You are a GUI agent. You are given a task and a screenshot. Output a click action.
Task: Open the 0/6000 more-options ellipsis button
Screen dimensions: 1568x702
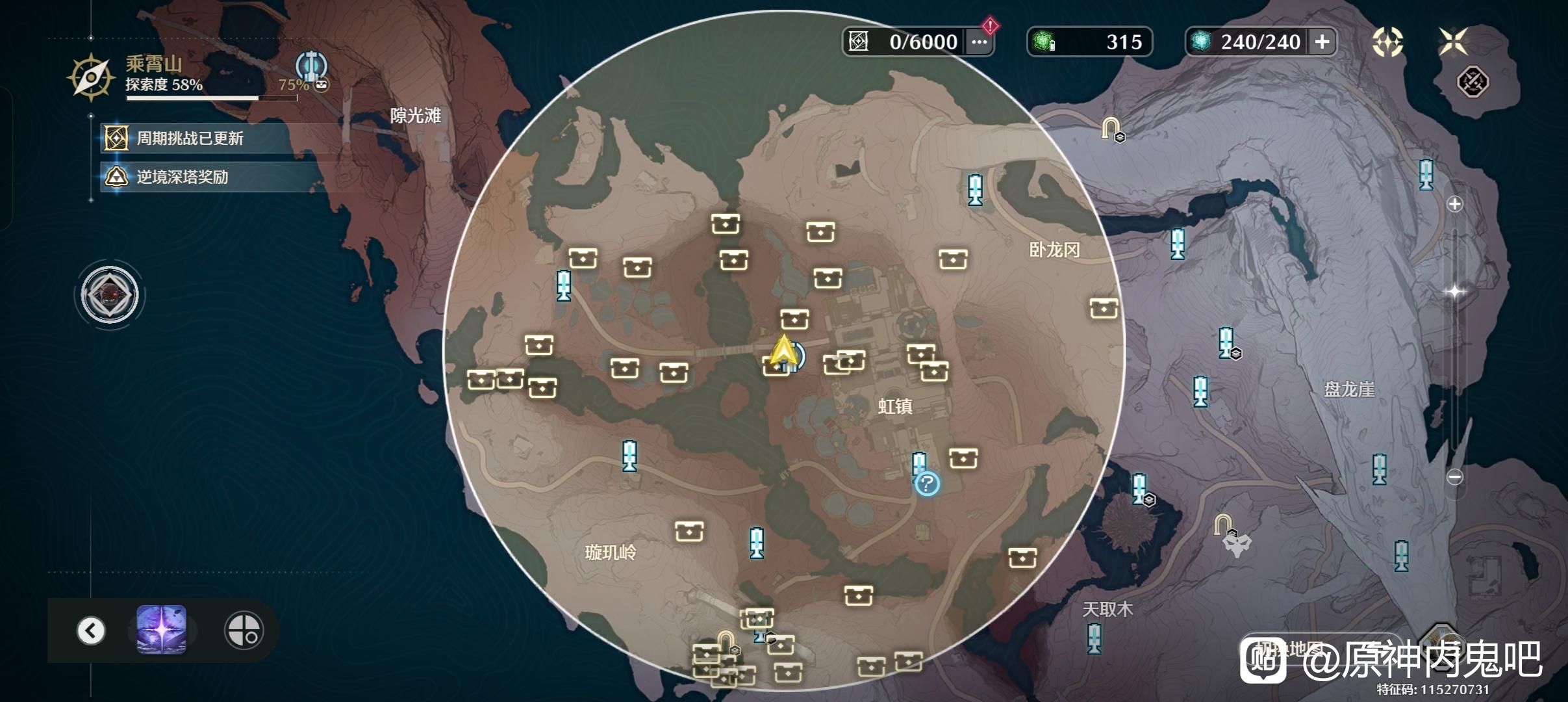point(979,42)
